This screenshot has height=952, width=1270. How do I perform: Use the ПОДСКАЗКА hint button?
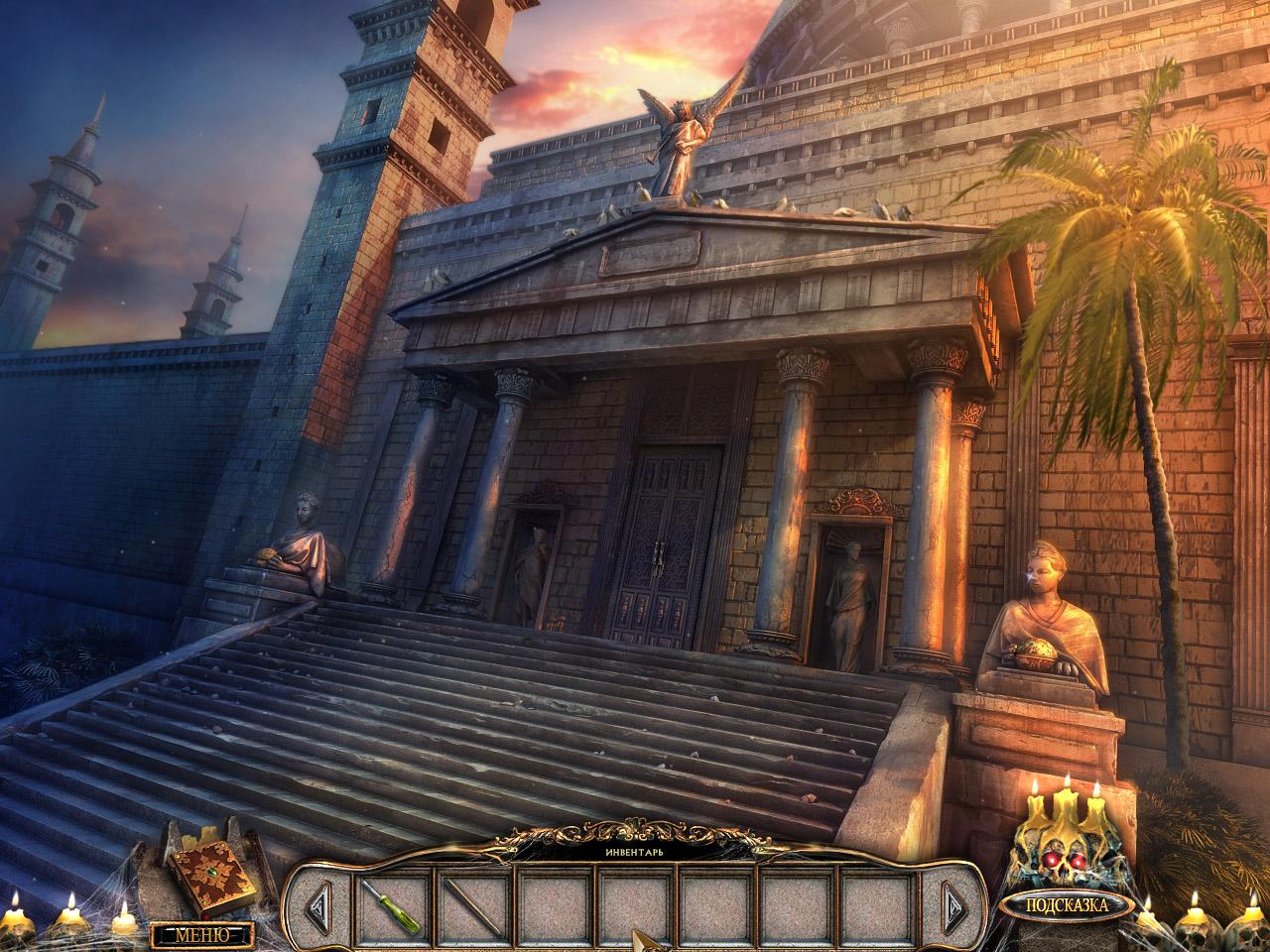[1066, 904]
